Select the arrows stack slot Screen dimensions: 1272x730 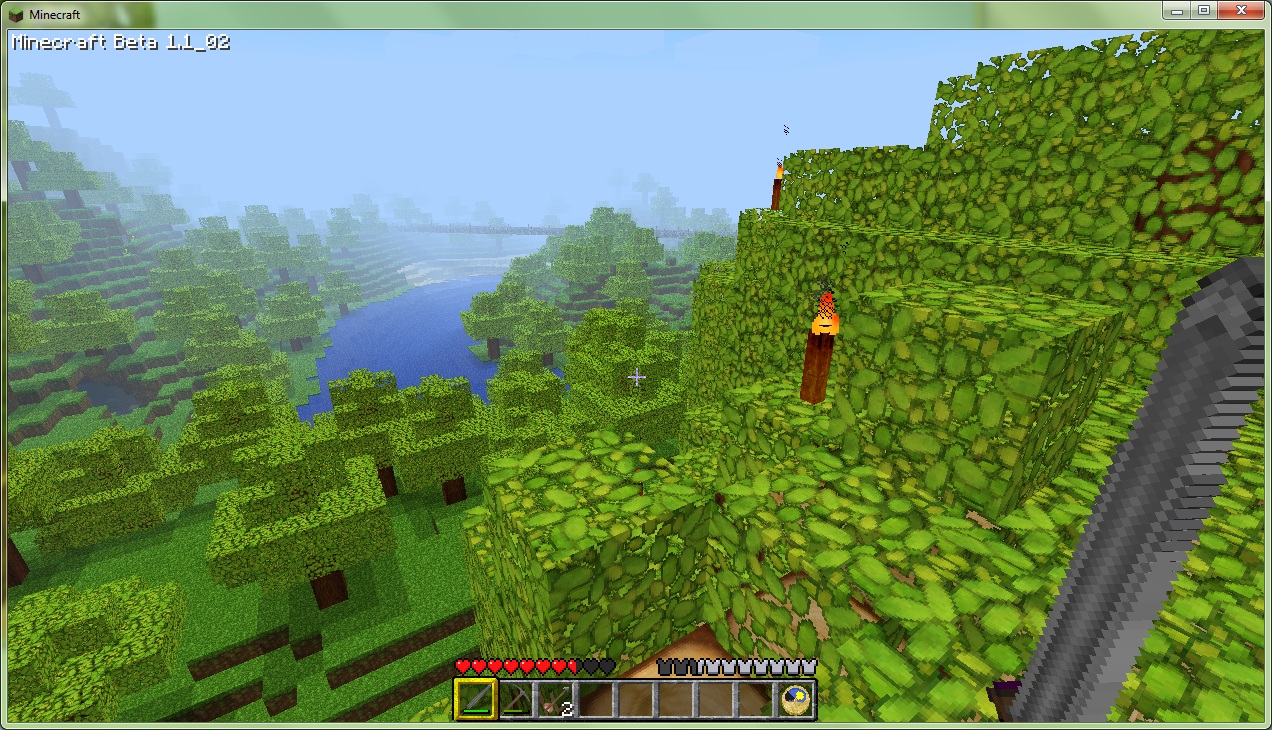(x=555, y=699)
